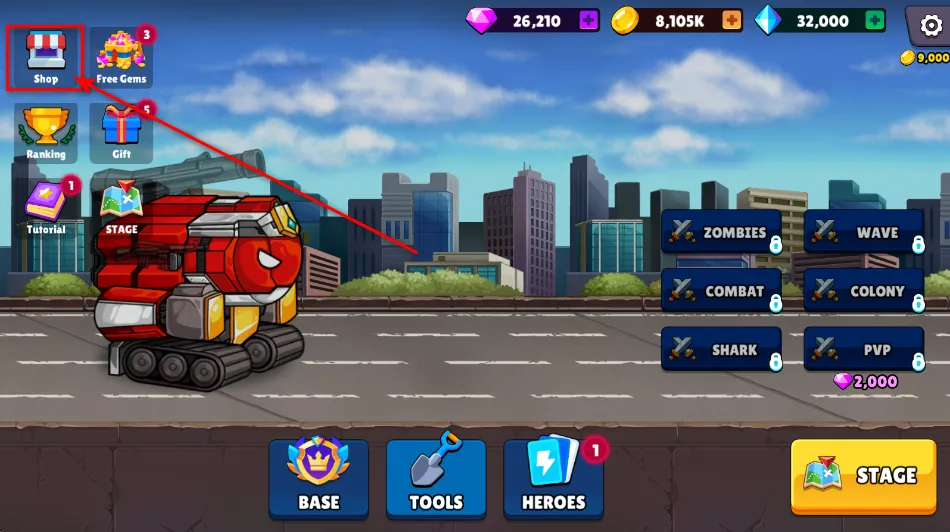Enter the PVP mode

coord(864,350)
